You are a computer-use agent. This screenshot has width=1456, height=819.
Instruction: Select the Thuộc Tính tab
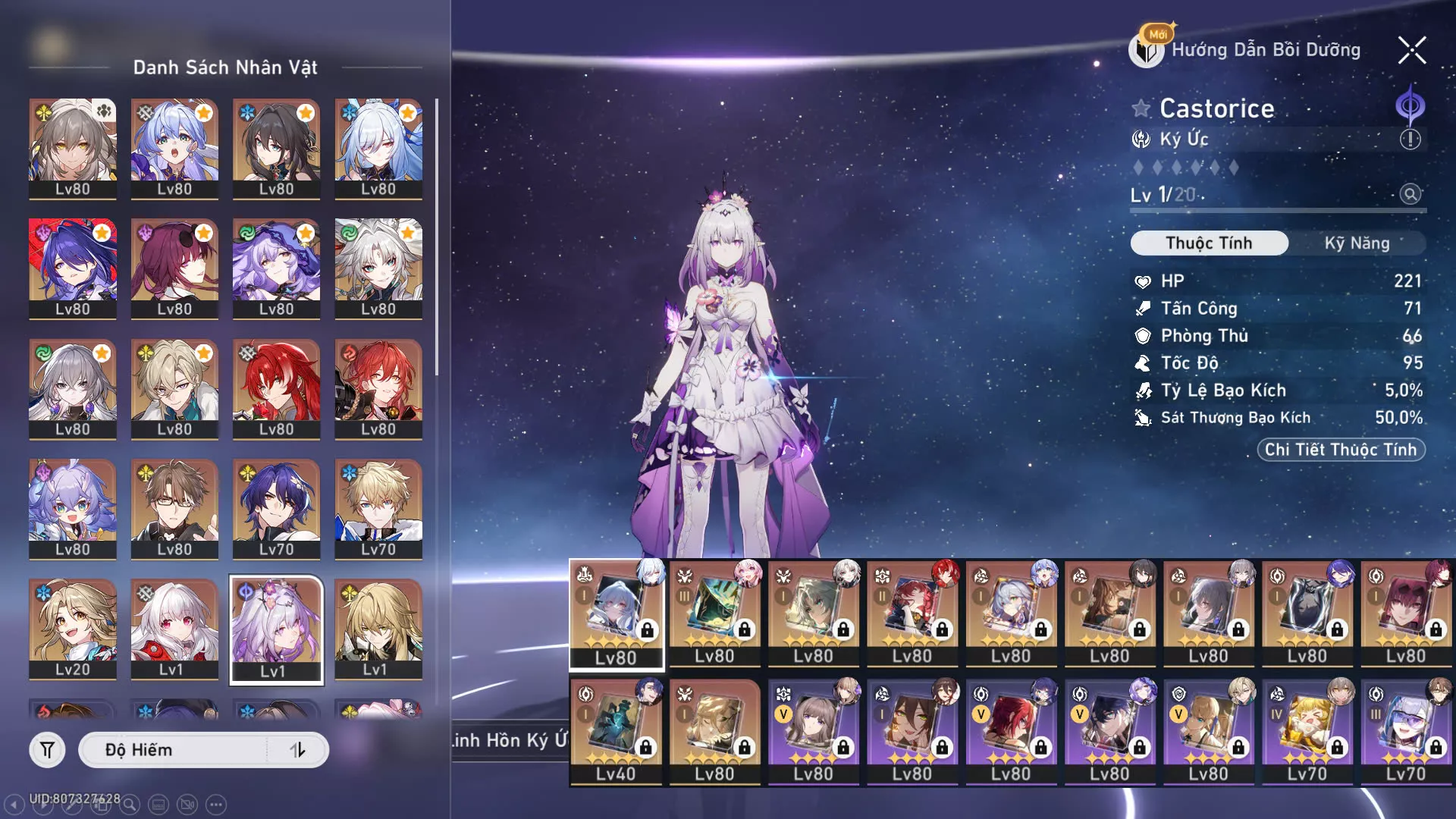point(1209,243)
